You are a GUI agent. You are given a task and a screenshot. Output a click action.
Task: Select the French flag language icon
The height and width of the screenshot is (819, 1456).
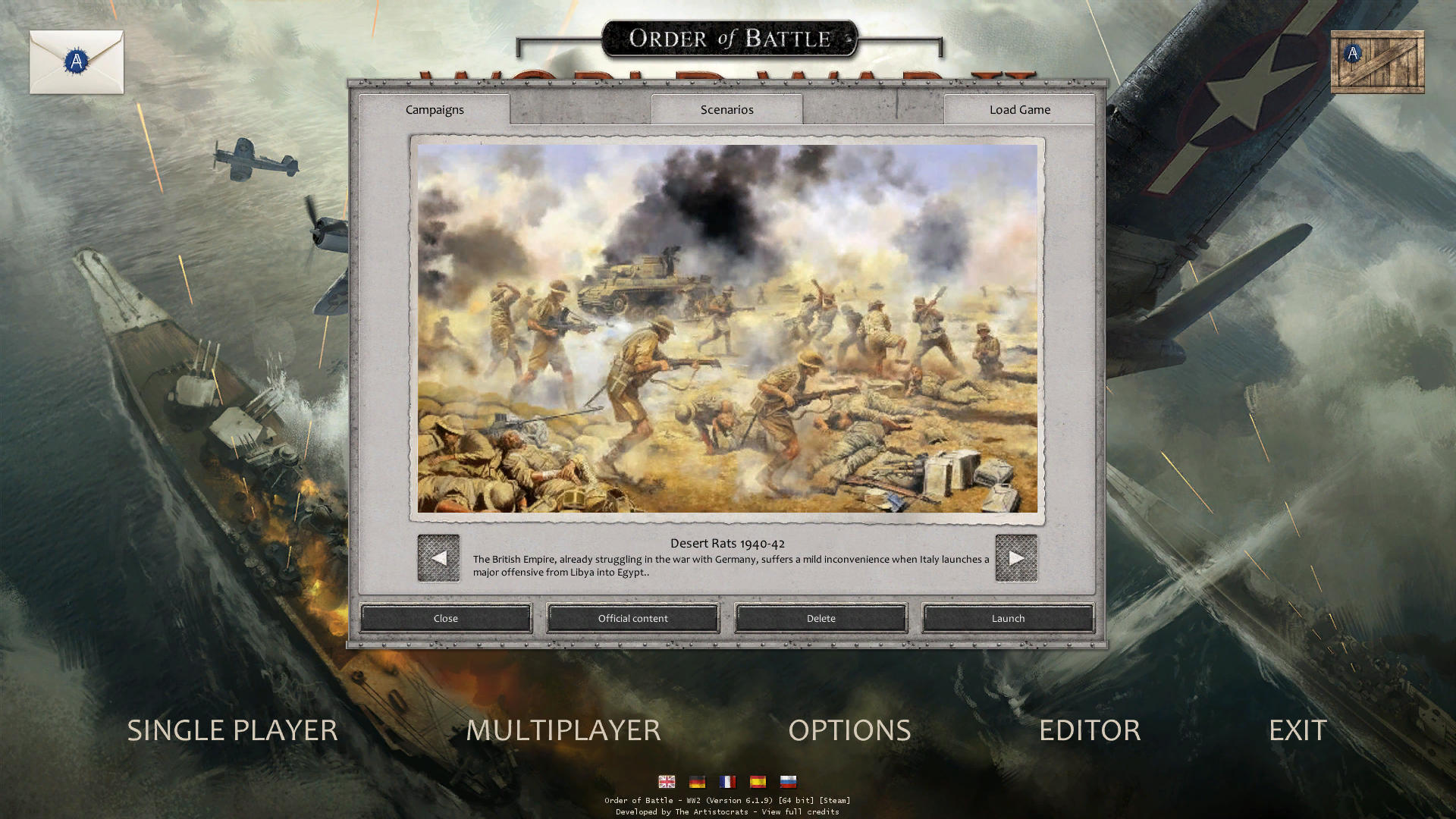click(x=727, y=781)
